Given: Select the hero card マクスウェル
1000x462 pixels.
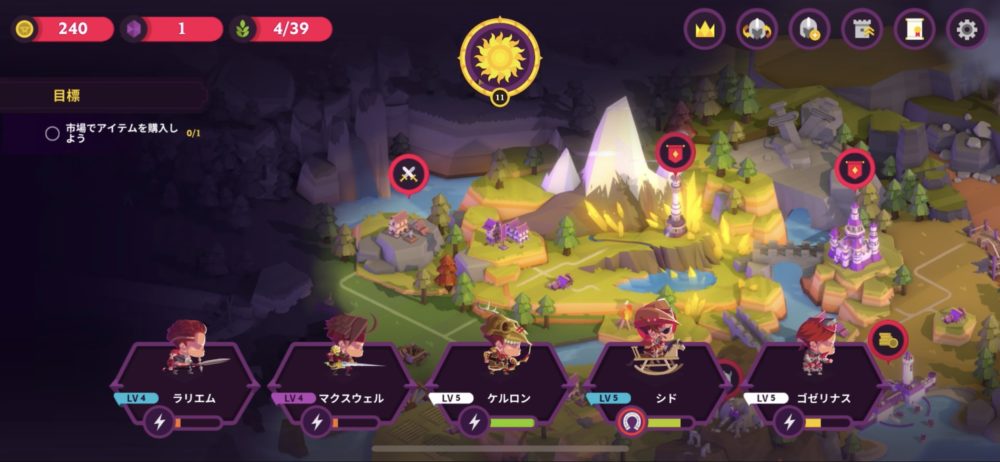Looking at the screenshot, I should (342, 380).
